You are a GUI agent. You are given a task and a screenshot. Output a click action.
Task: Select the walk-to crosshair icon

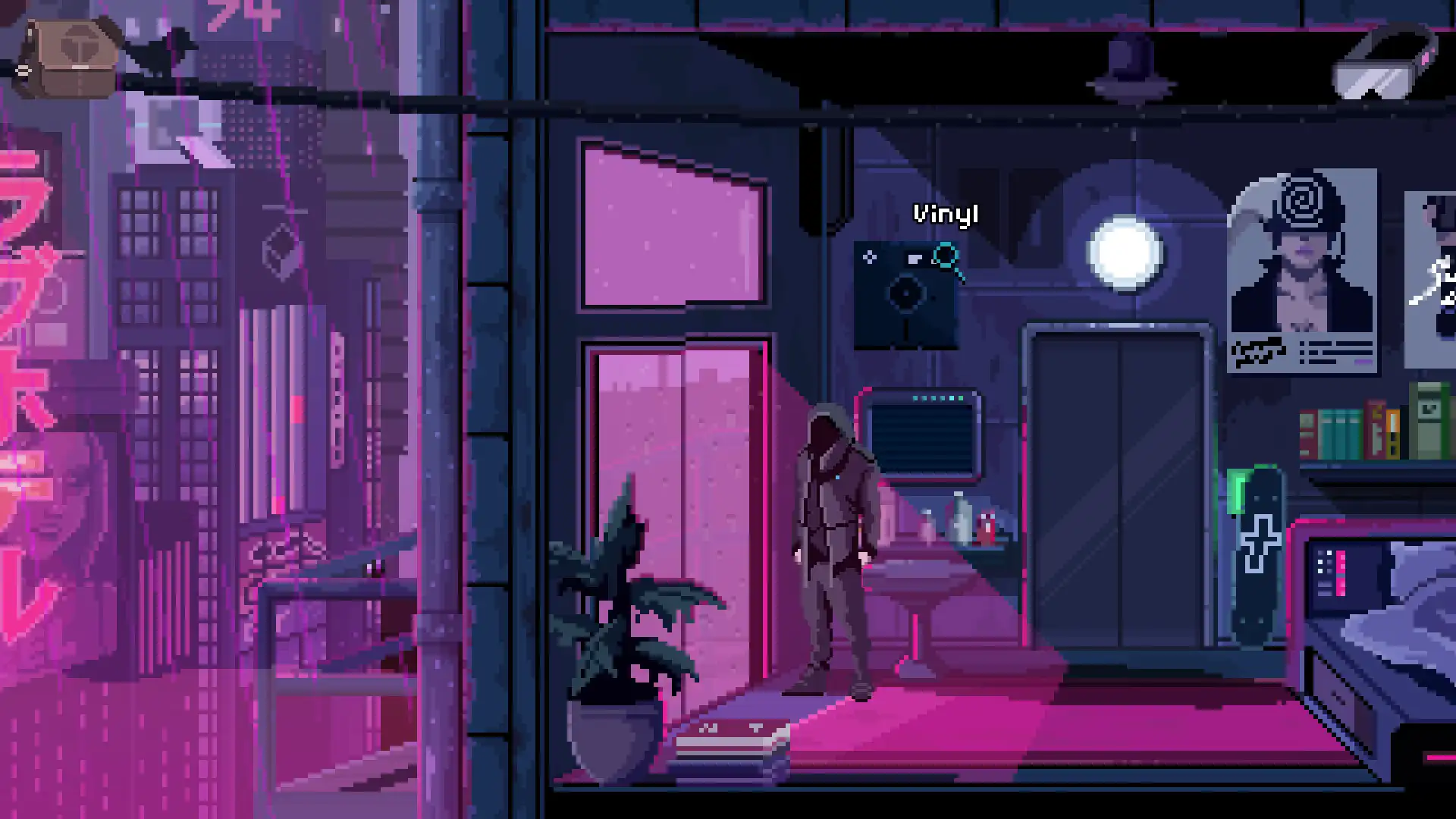(x=869, y=256)
